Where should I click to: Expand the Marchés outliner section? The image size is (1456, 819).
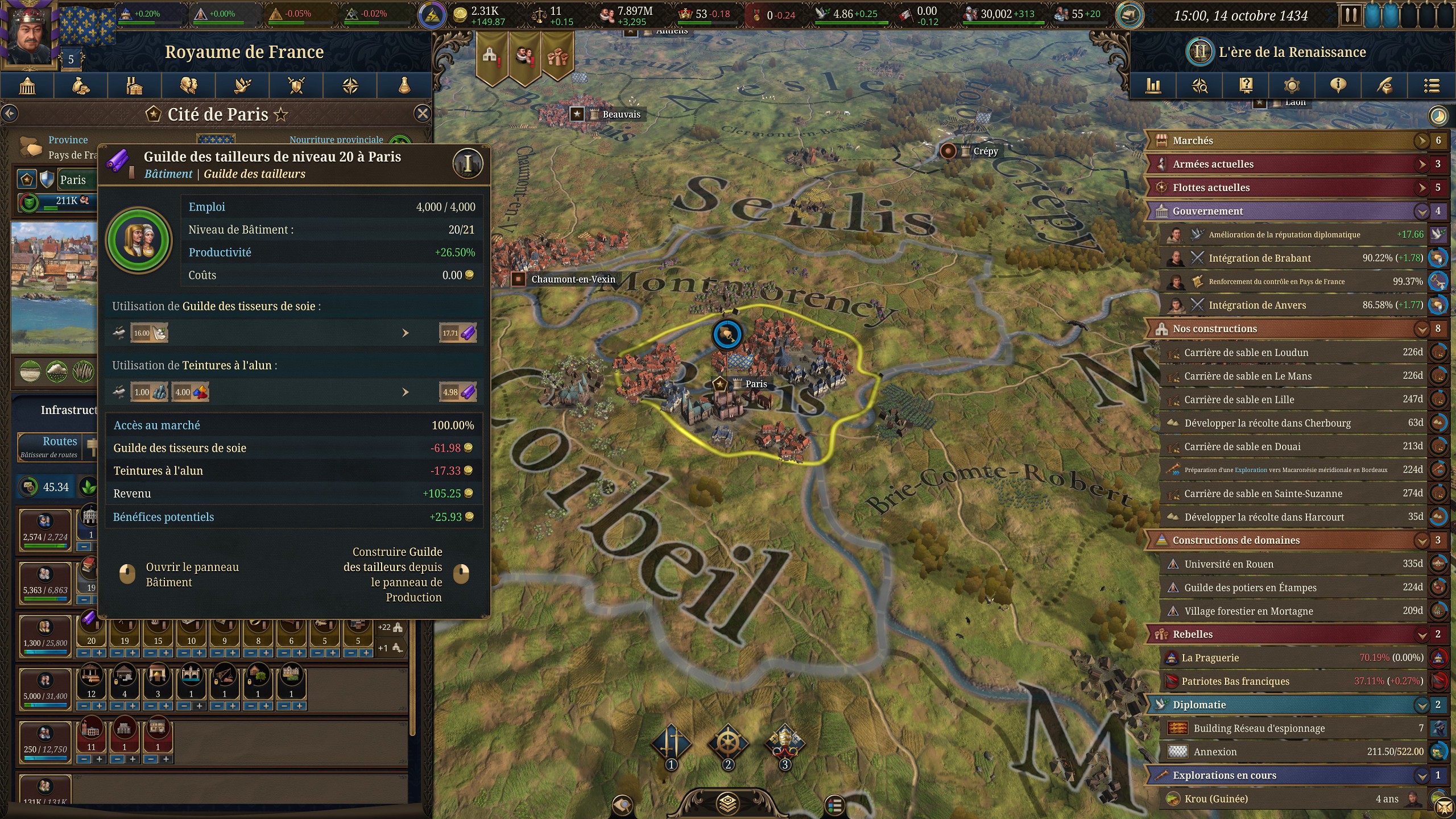pos(1421,140)
